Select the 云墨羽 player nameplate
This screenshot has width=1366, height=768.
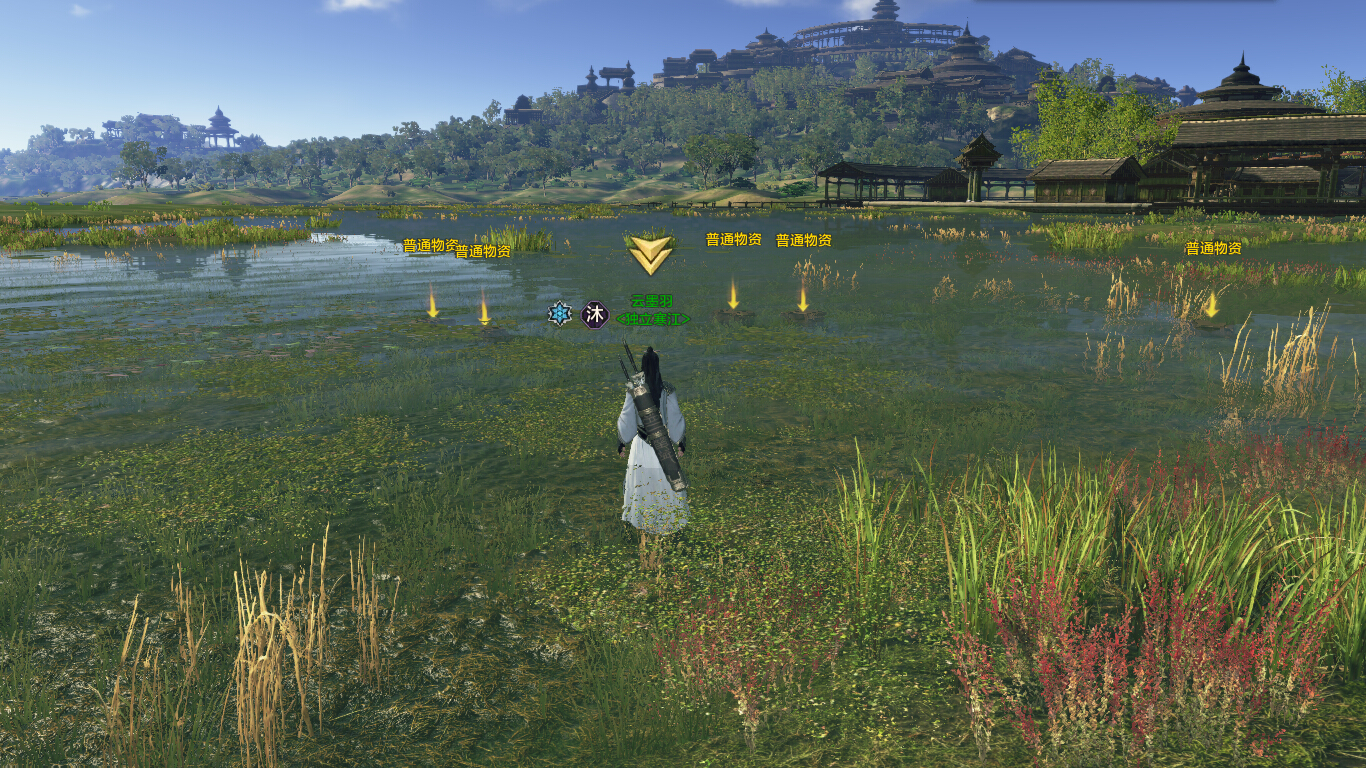tap(652, 301)
